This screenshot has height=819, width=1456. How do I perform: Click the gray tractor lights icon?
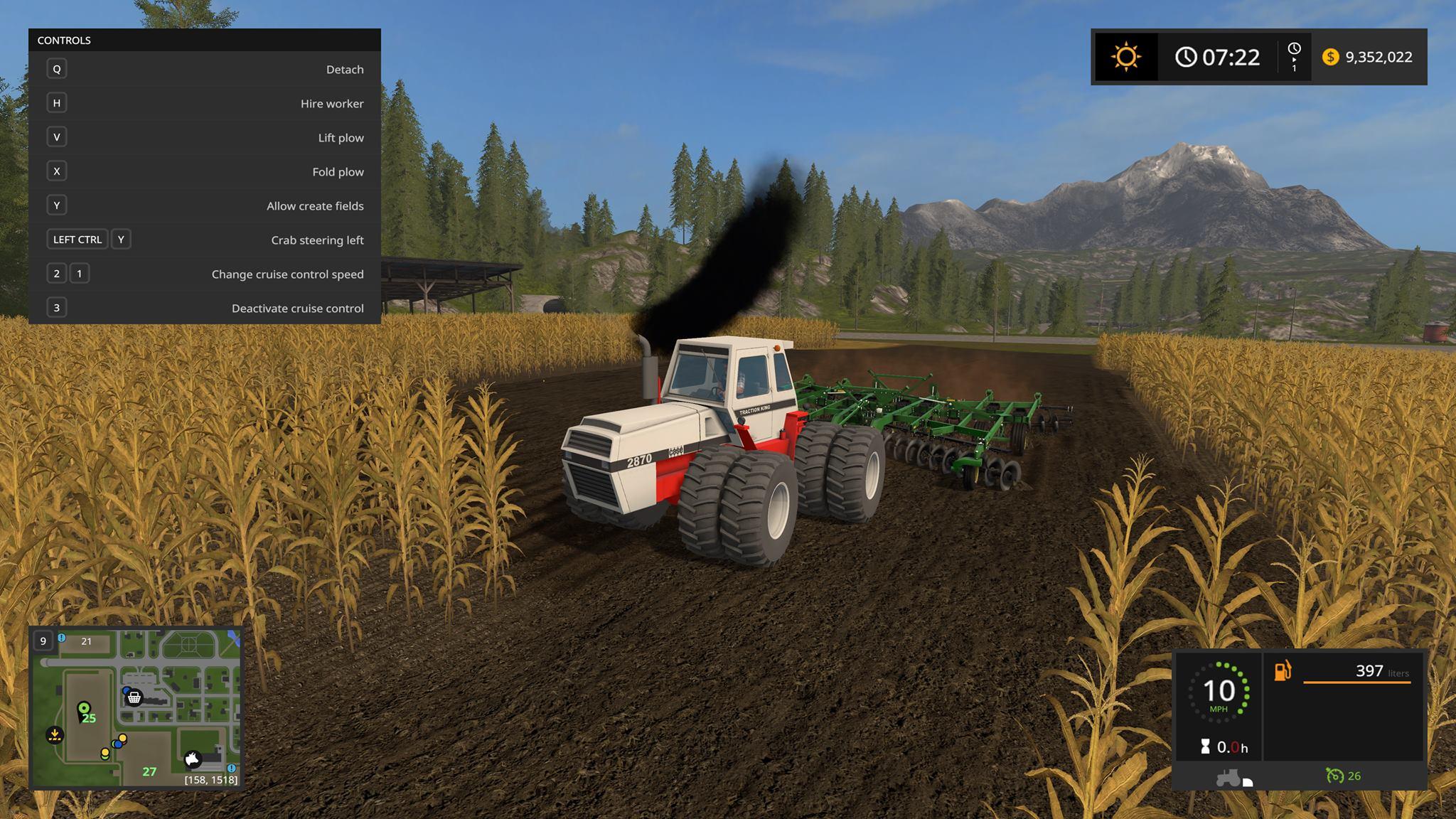click(x=1228, y=777)
